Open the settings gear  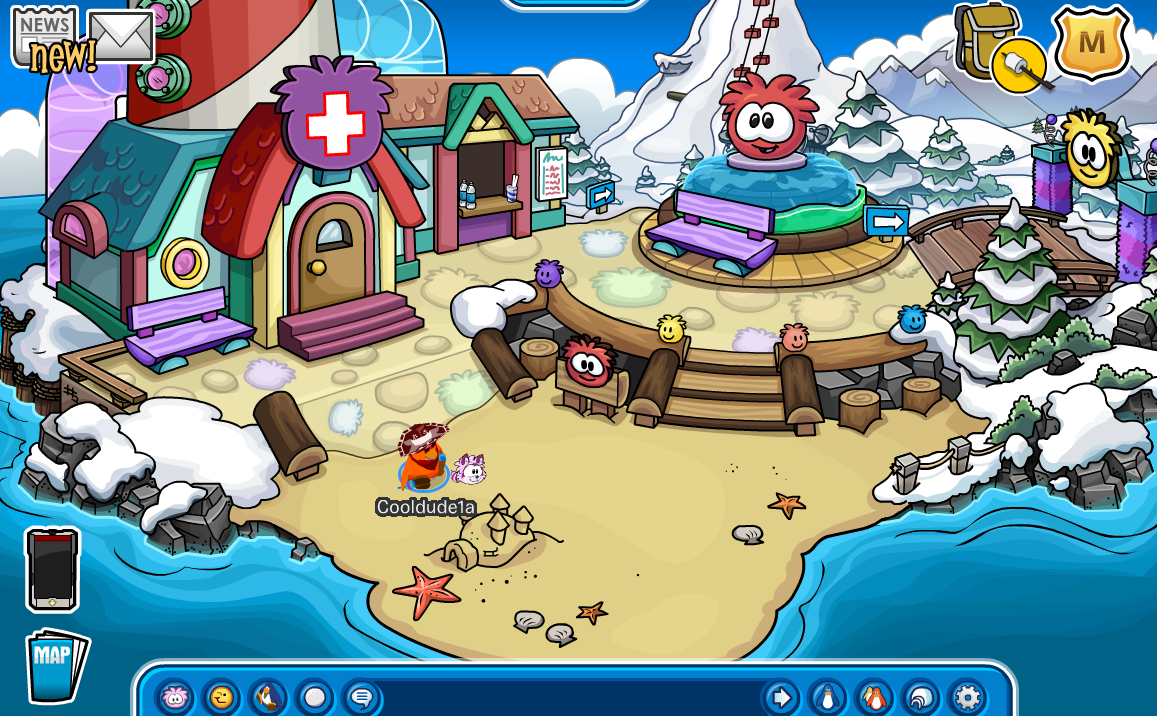coord(967,696)
